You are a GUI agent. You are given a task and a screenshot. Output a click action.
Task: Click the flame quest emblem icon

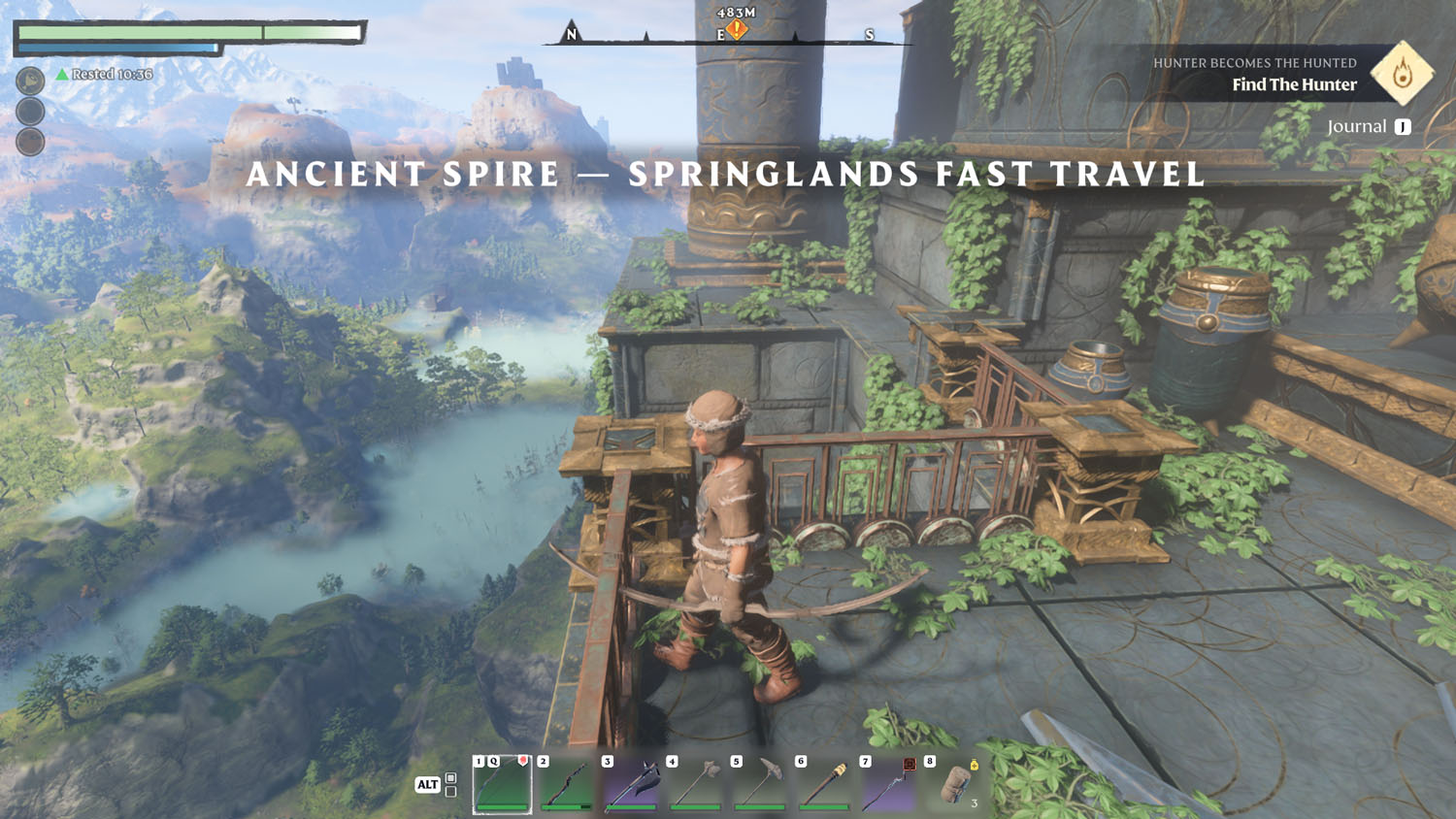1403,73
